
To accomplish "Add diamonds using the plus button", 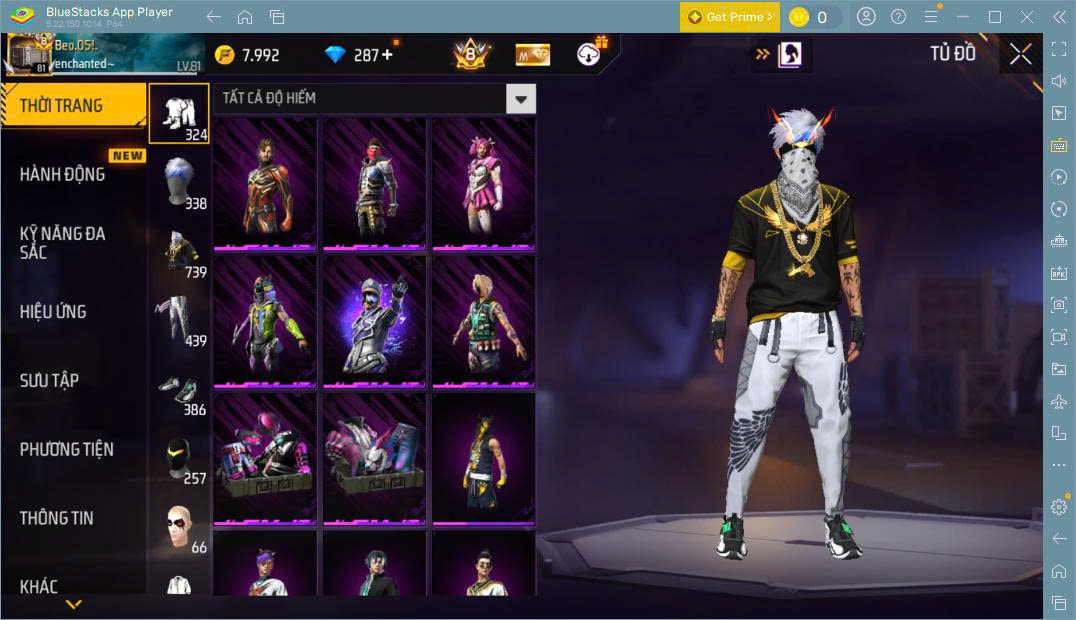I will pos(387,54).
